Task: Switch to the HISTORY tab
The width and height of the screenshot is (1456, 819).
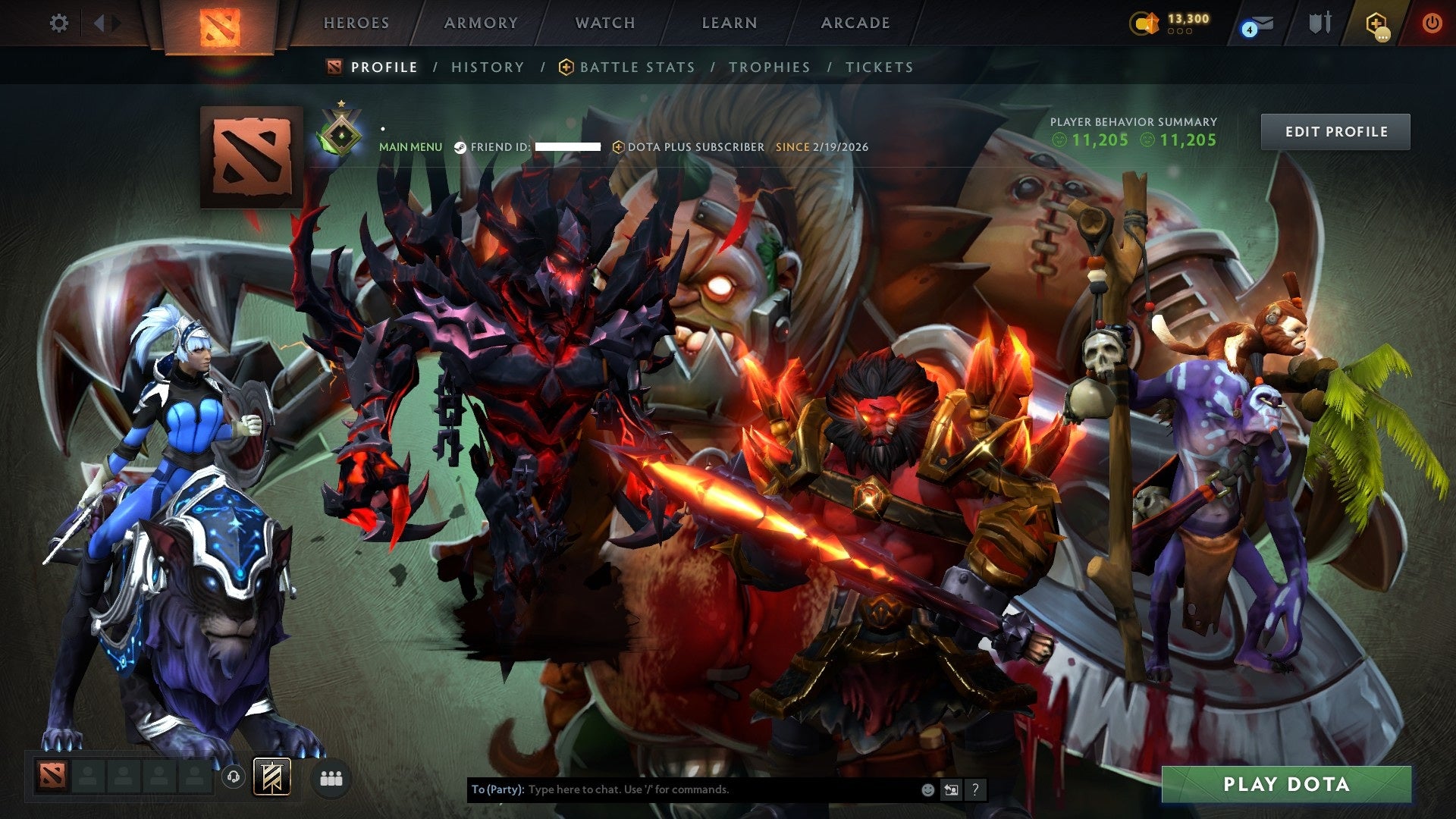Action: tap(486, 67)
